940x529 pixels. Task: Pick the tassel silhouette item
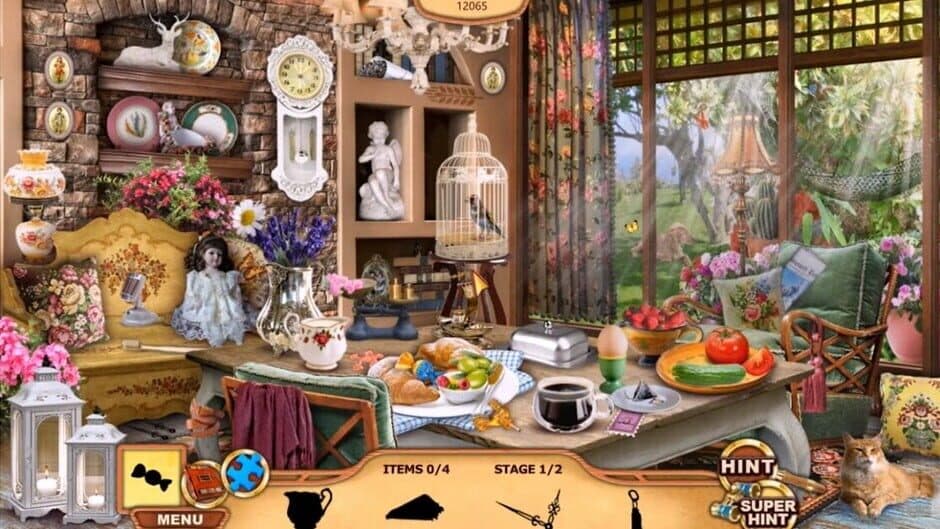(633, 508)
